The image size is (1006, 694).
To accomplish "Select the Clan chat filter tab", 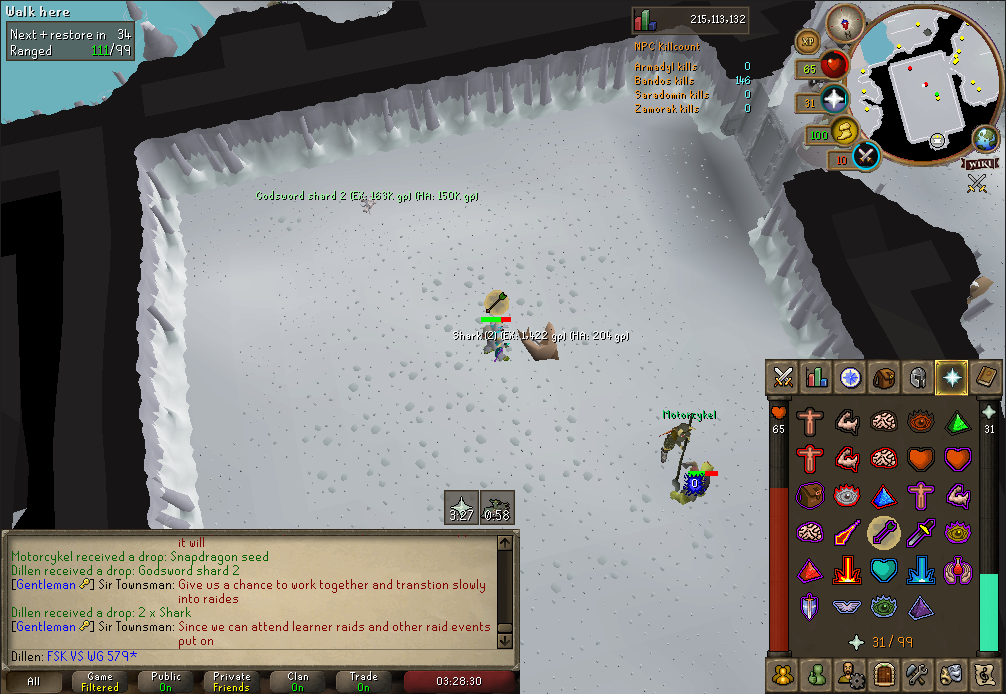I will pyautogui.click(x=298, y=682).
